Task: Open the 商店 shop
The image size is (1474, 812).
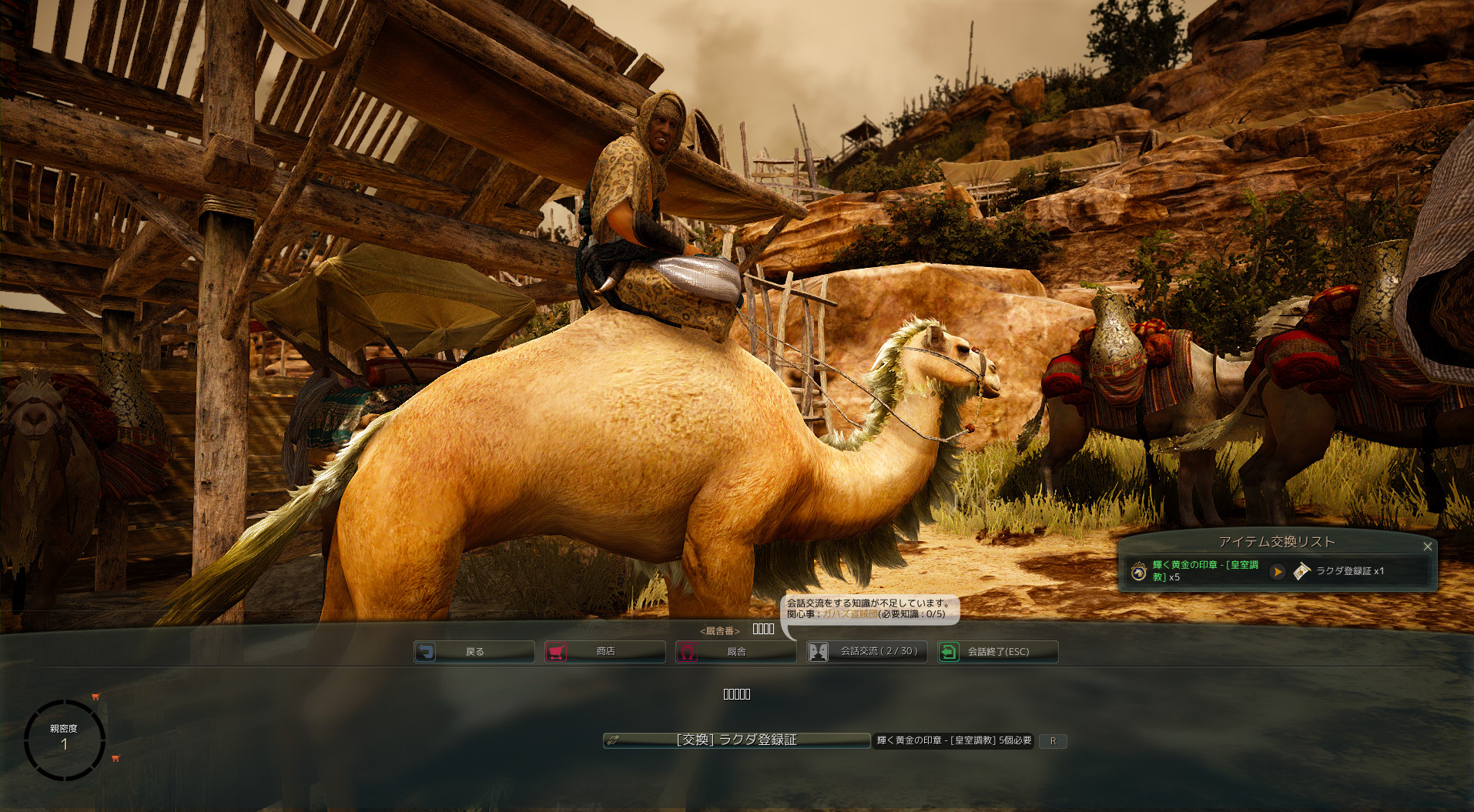Action: coord(605,652)
